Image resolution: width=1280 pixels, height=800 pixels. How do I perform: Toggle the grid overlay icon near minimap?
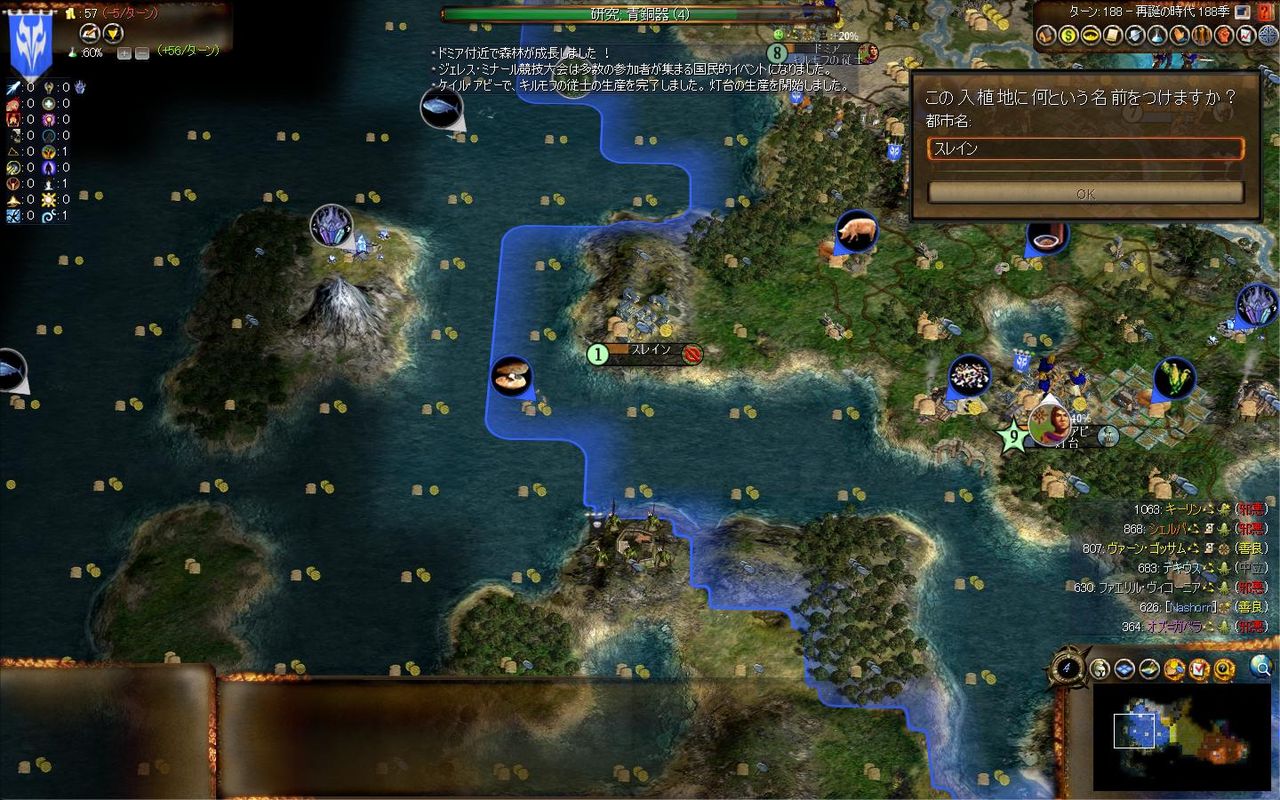click(x=1124, y=668)
